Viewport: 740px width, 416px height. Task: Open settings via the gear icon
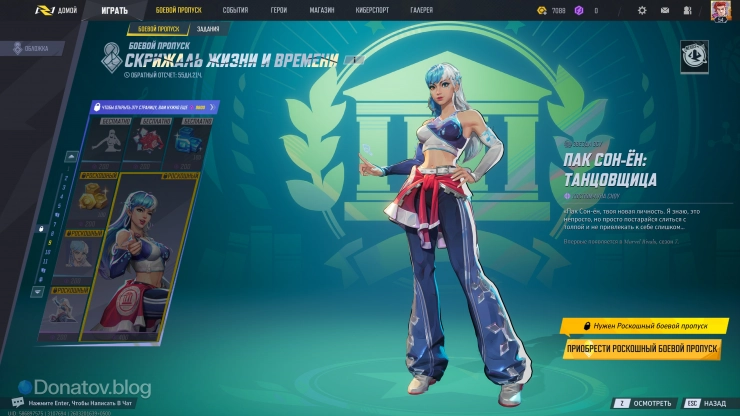coord(642,11)
